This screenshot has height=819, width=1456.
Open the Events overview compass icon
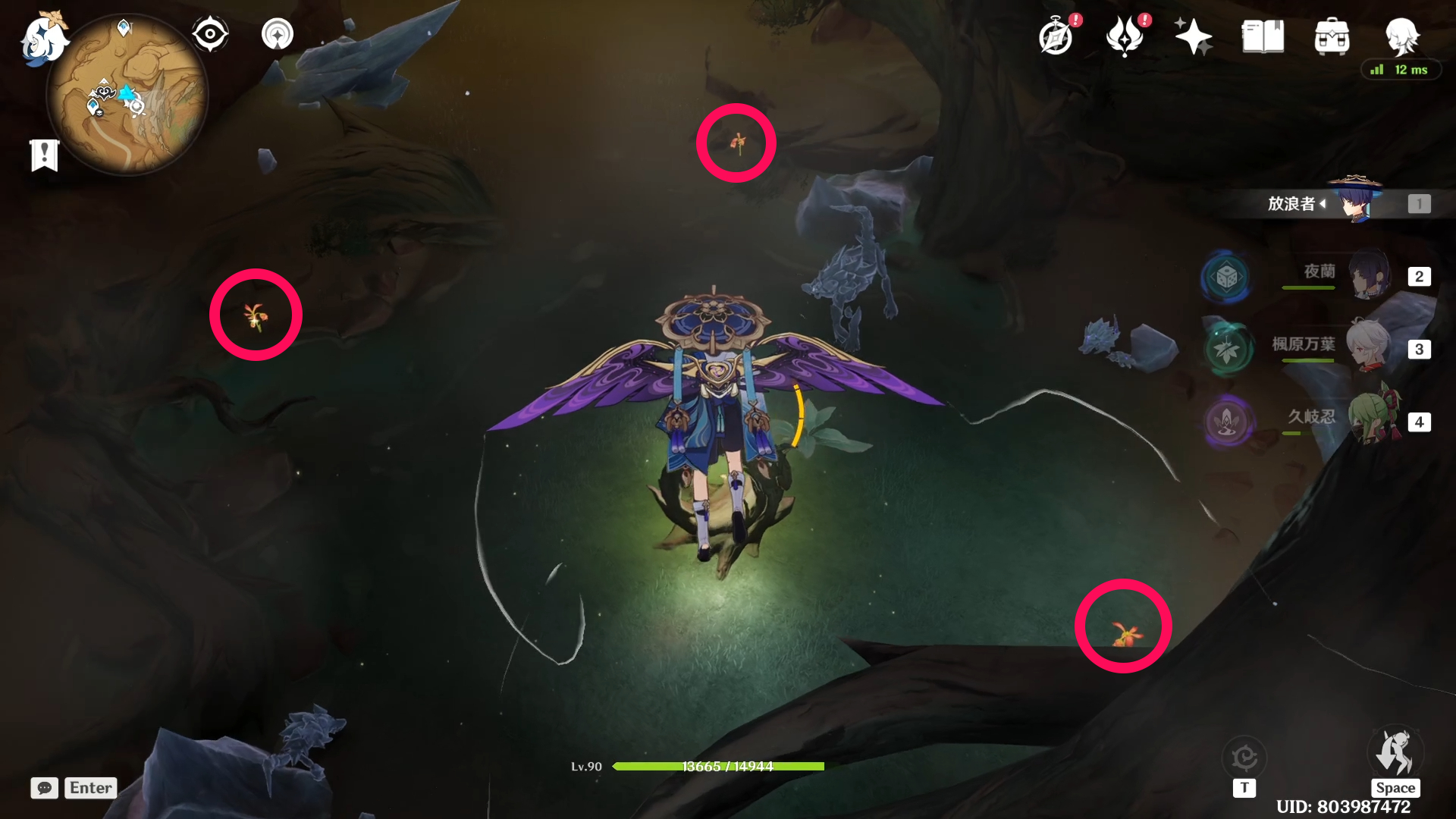tap(1055, 34)
